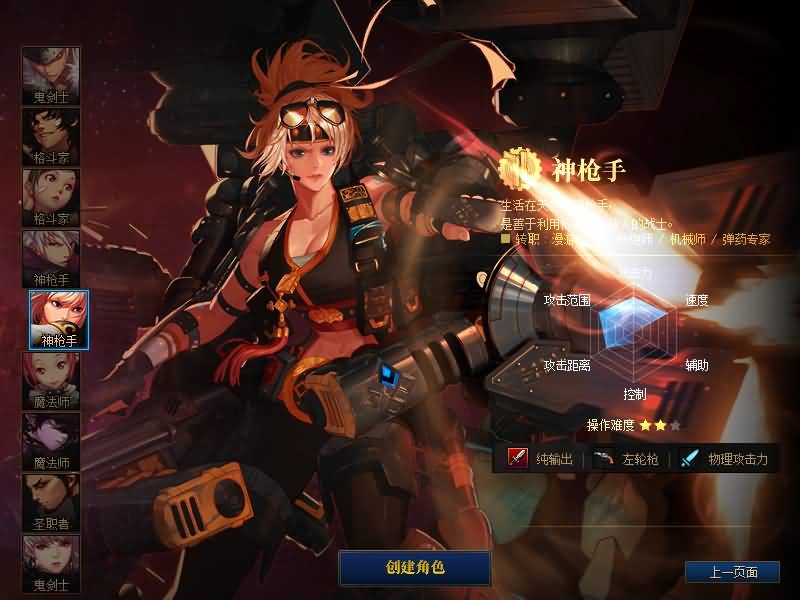Viewport: 800px width, 600px height.
Task: Select the male 鬼剑士 class portrait
Action: [x=51, y=75]
